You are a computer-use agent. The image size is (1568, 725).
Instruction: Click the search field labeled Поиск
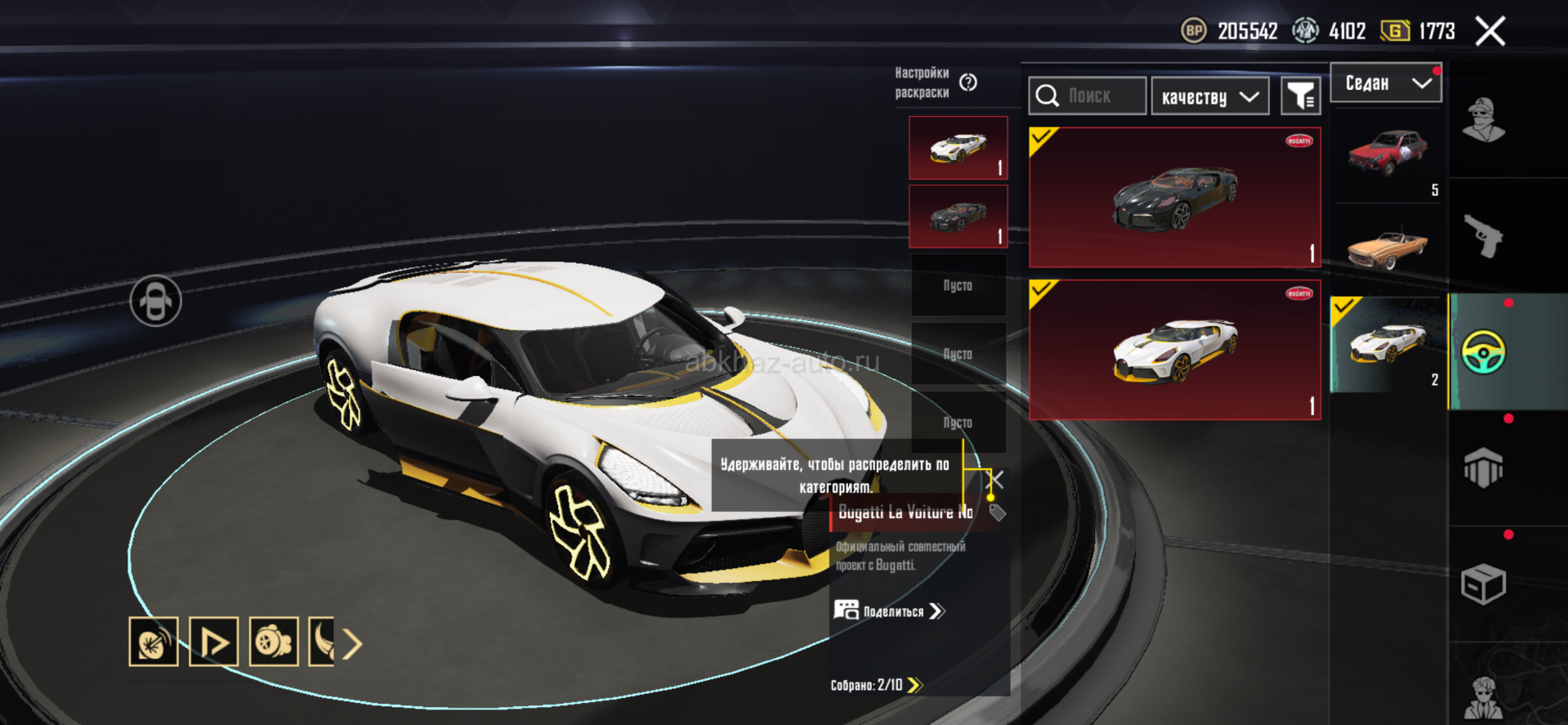click(x=1088, y=96)
